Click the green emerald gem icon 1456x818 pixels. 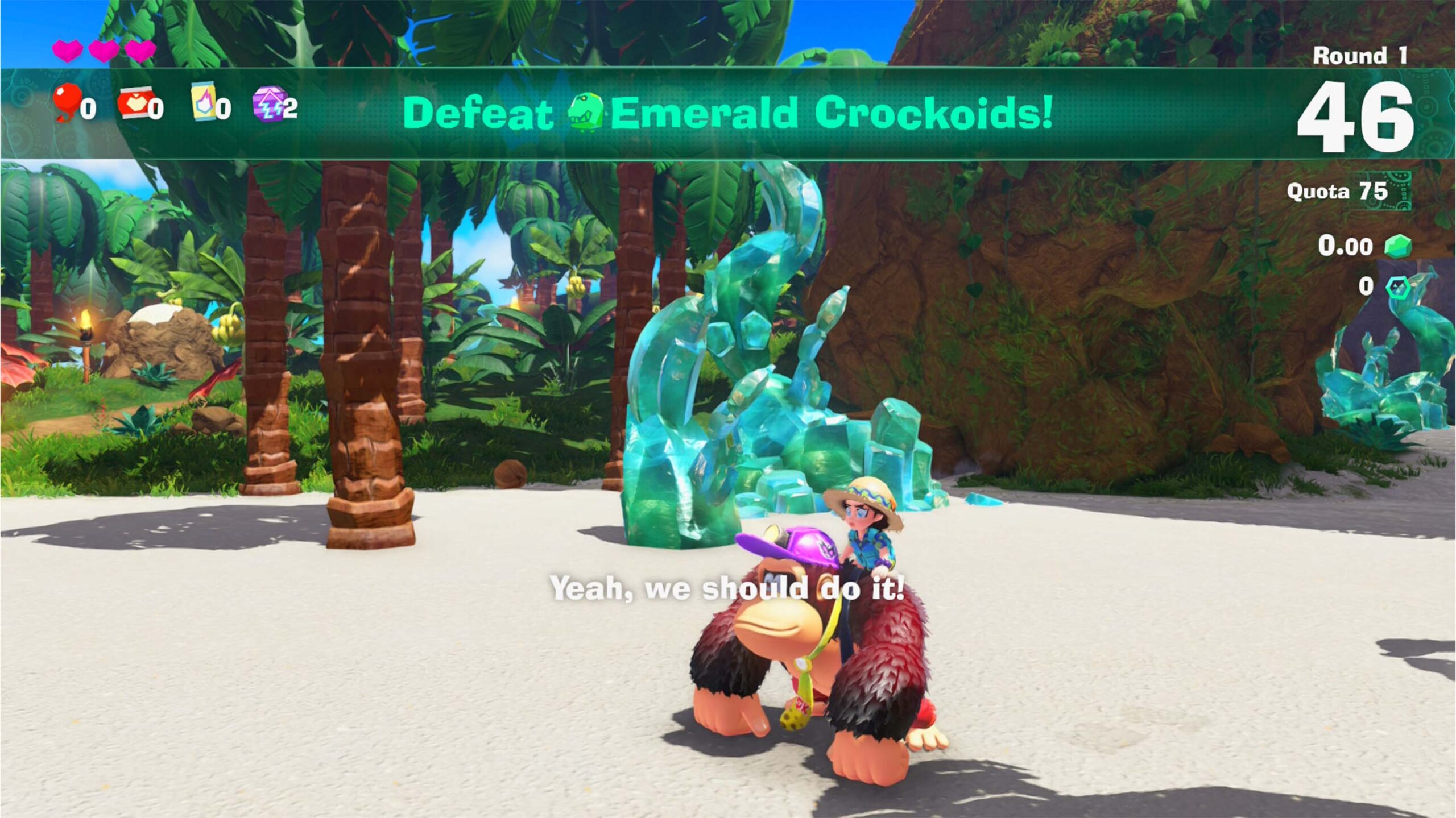coord(1397,247)
